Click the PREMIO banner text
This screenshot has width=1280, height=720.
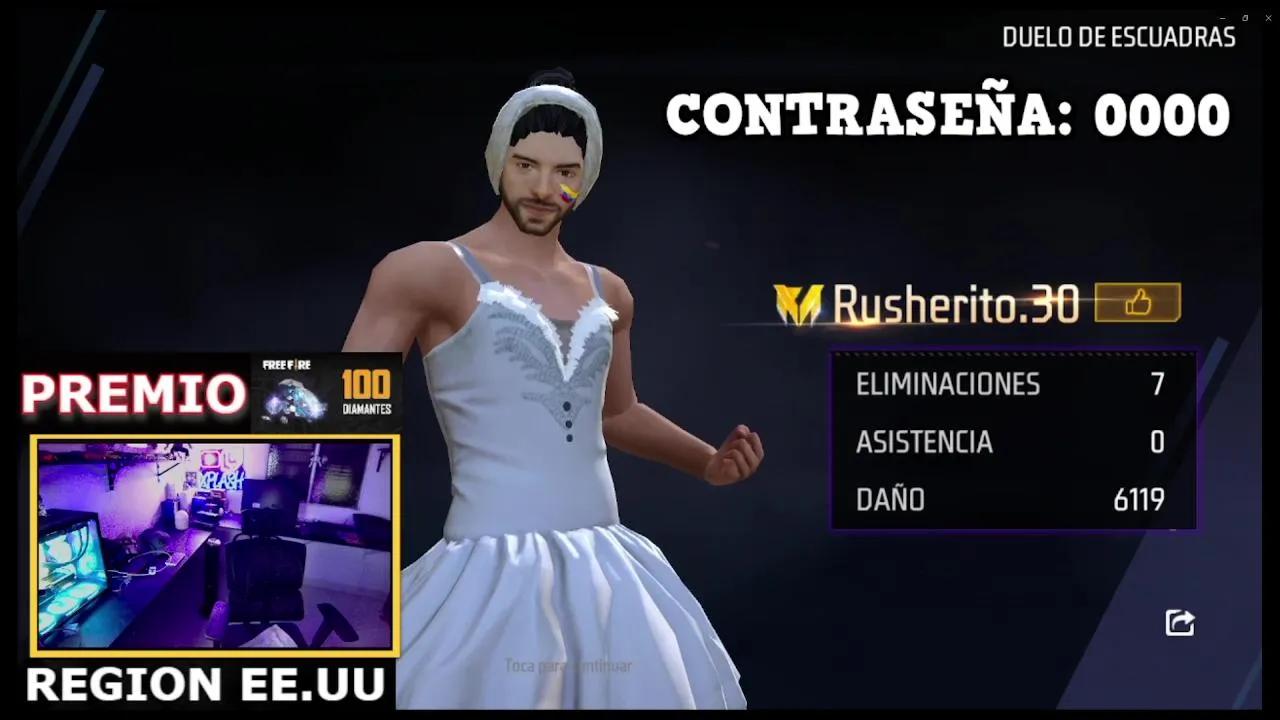[130, 393]
